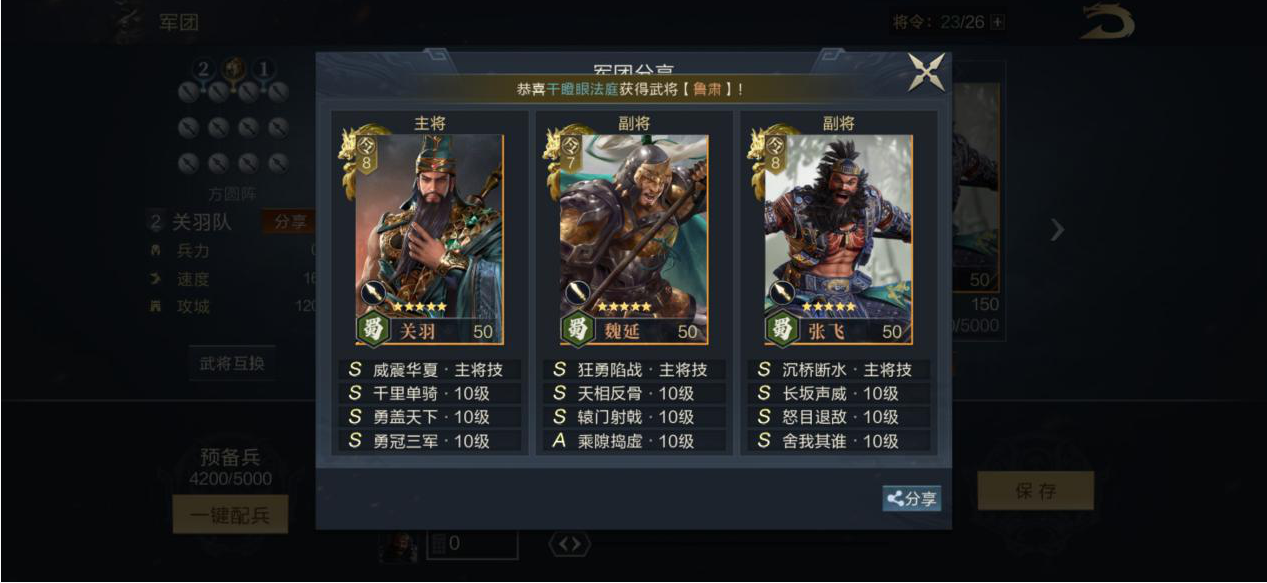Show the 天相反骨 skill info
The image size is (1267, 583).
point(634,394)
